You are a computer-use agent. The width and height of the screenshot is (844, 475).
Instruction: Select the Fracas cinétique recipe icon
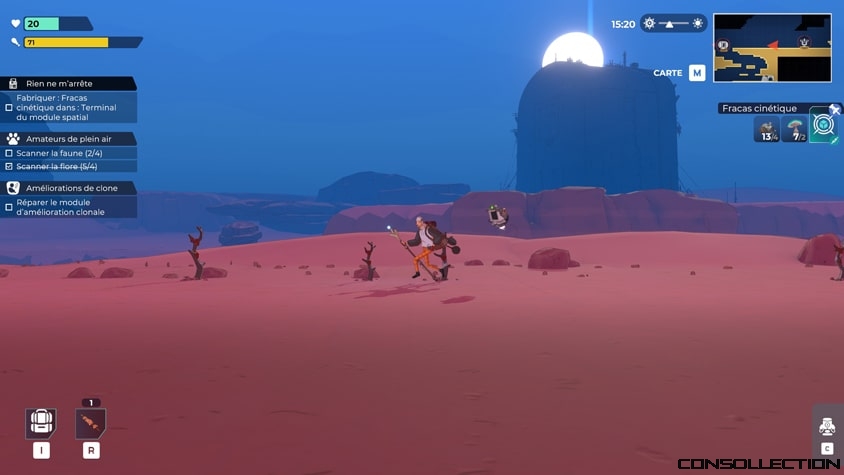823,127
